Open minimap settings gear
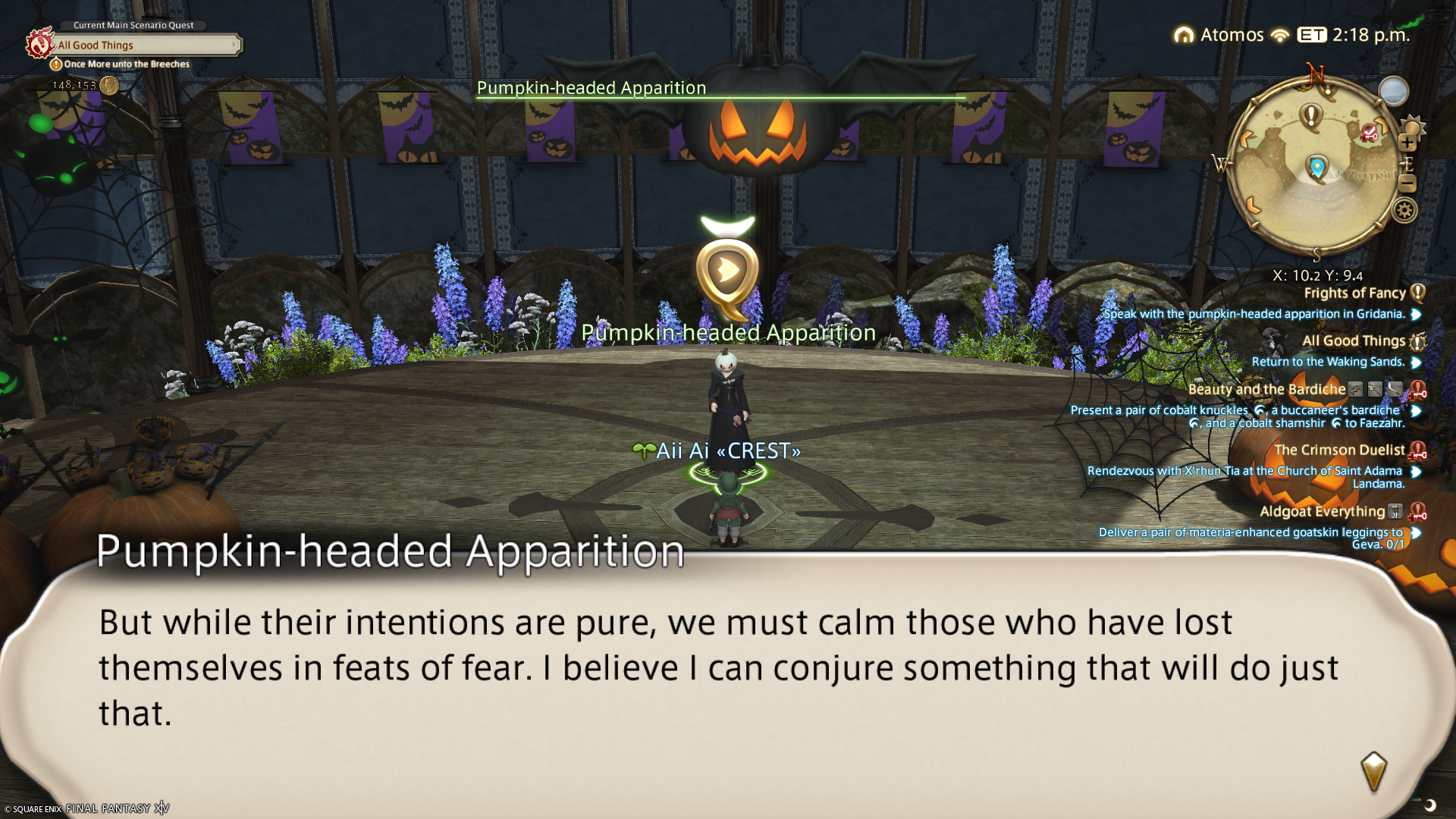Image resolution: width=1456 pixels, height=819 pixels. click(x=1404, y=210)
